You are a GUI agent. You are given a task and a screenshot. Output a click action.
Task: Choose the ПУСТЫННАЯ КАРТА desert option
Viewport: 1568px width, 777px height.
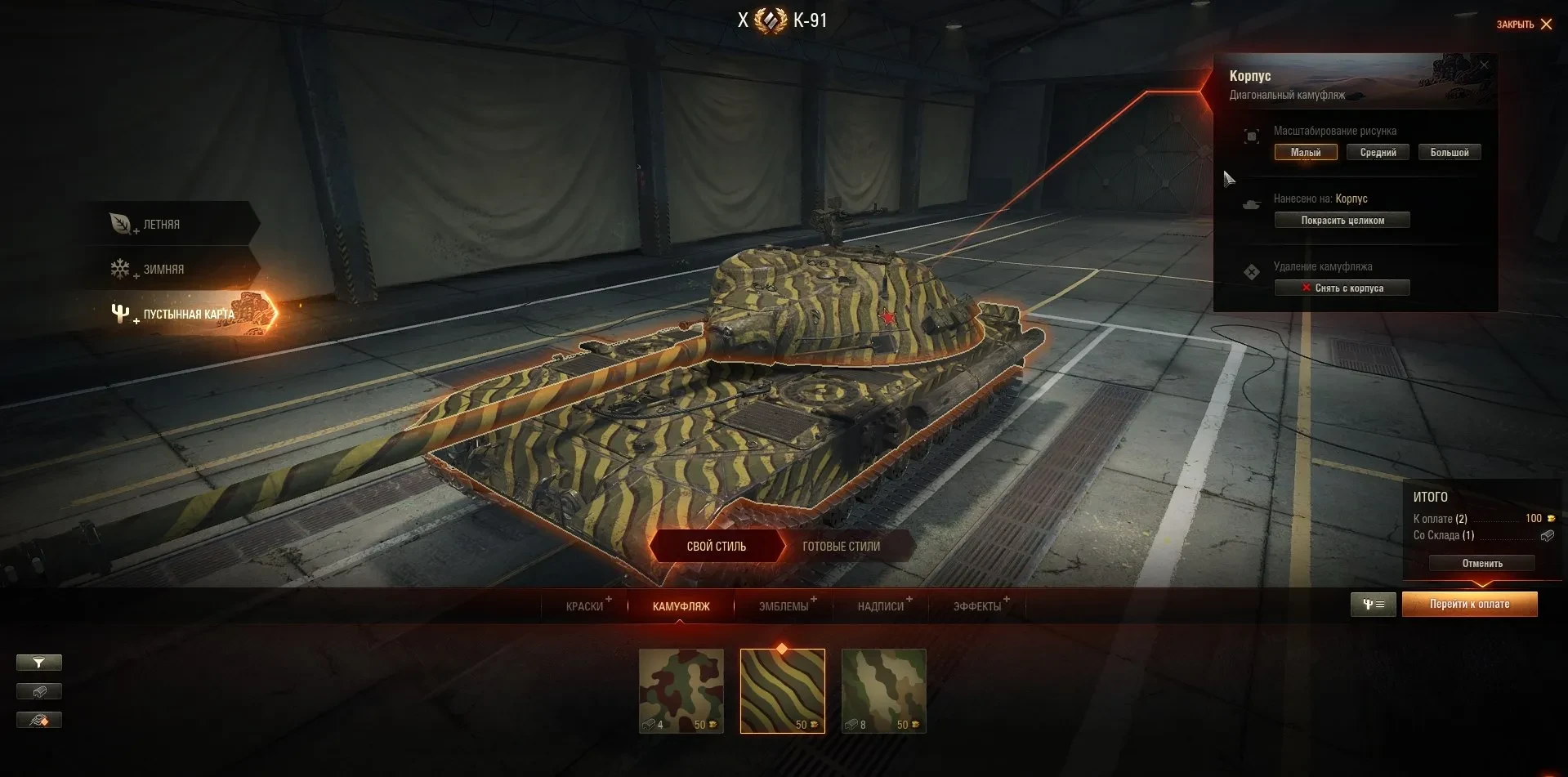(x=188, y=315)
